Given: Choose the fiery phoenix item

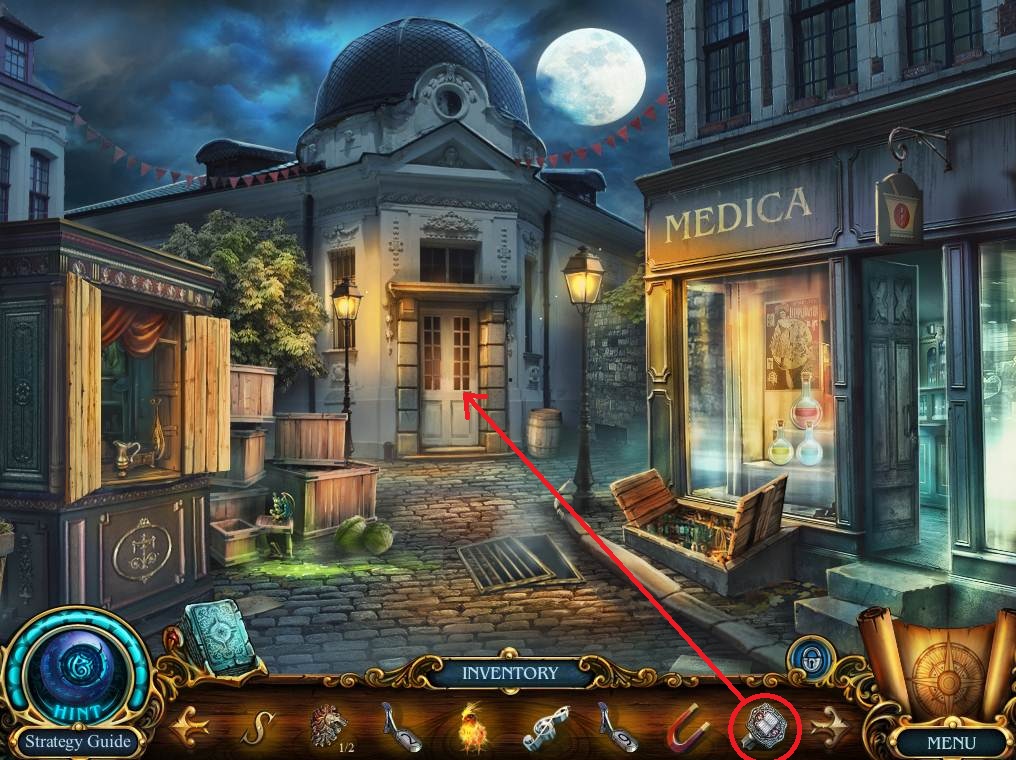Looking at the screenshot, I should pyautogui.click(x=470, y=726).
